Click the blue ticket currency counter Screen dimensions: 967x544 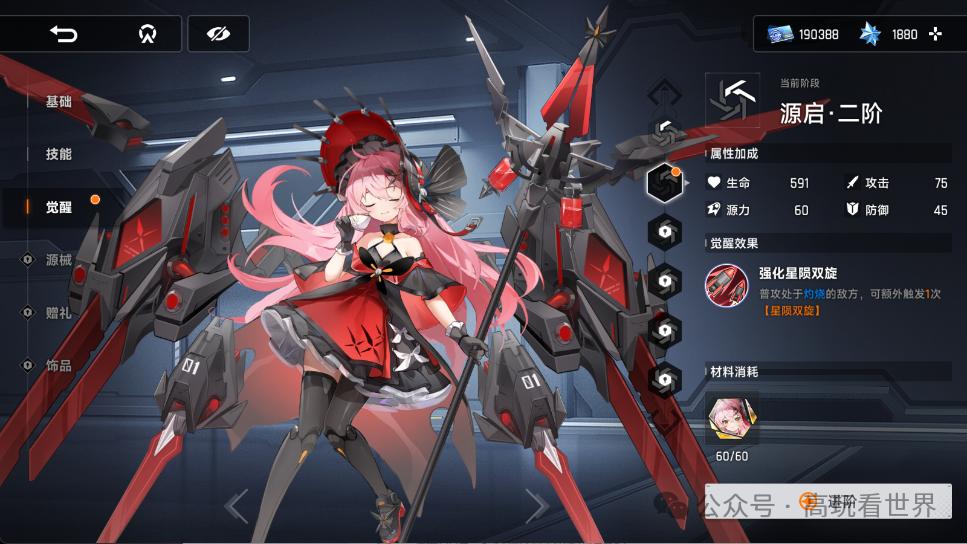click(x=803, y=34)
